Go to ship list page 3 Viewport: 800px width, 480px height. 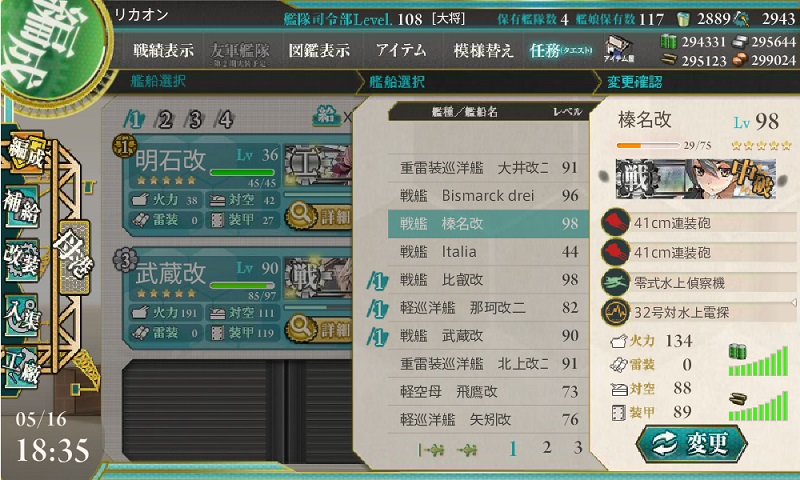(x=577, y=448)
